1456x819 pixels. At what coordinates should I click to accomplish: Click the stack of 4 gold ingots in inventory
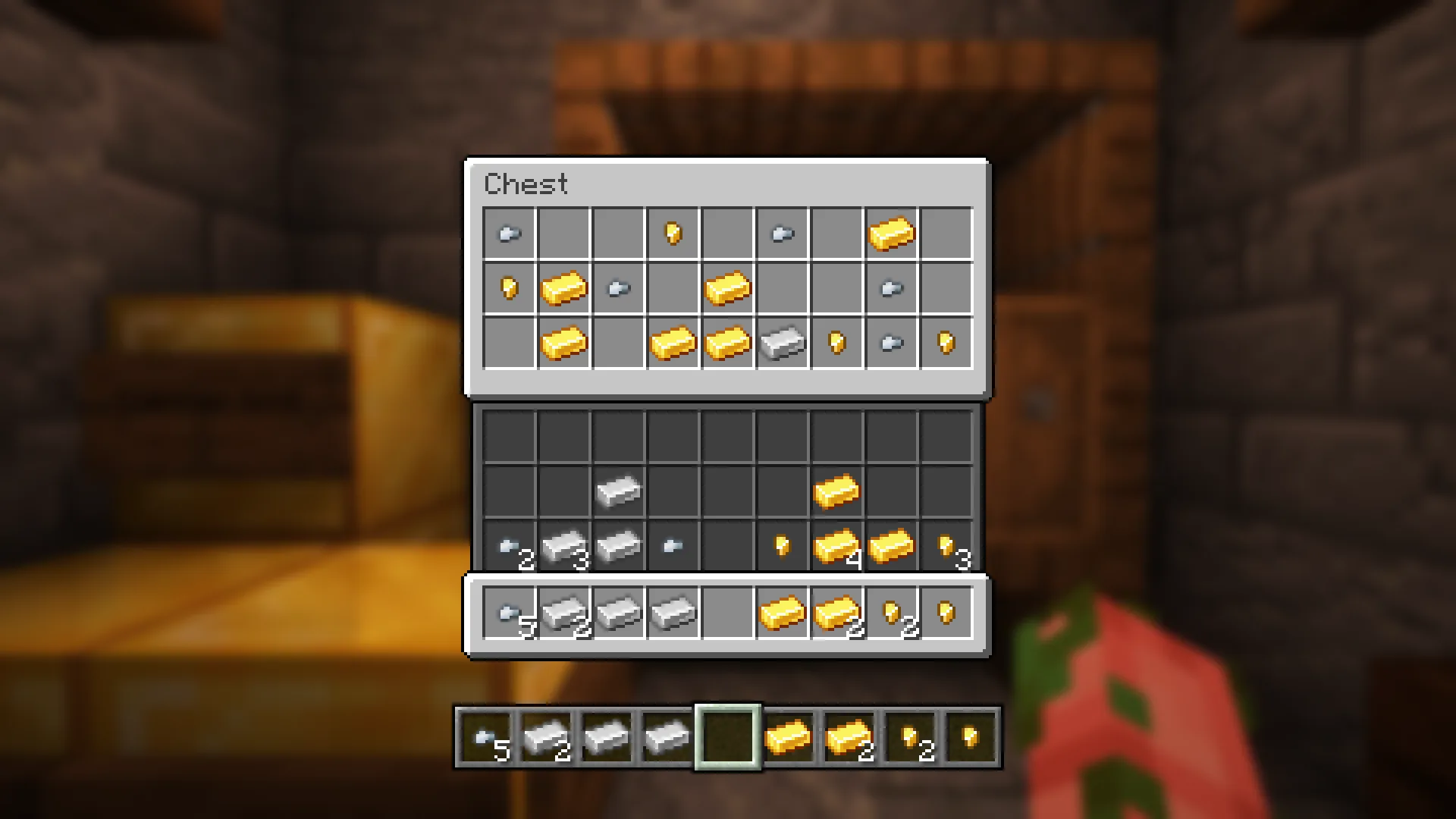[836, 544]
